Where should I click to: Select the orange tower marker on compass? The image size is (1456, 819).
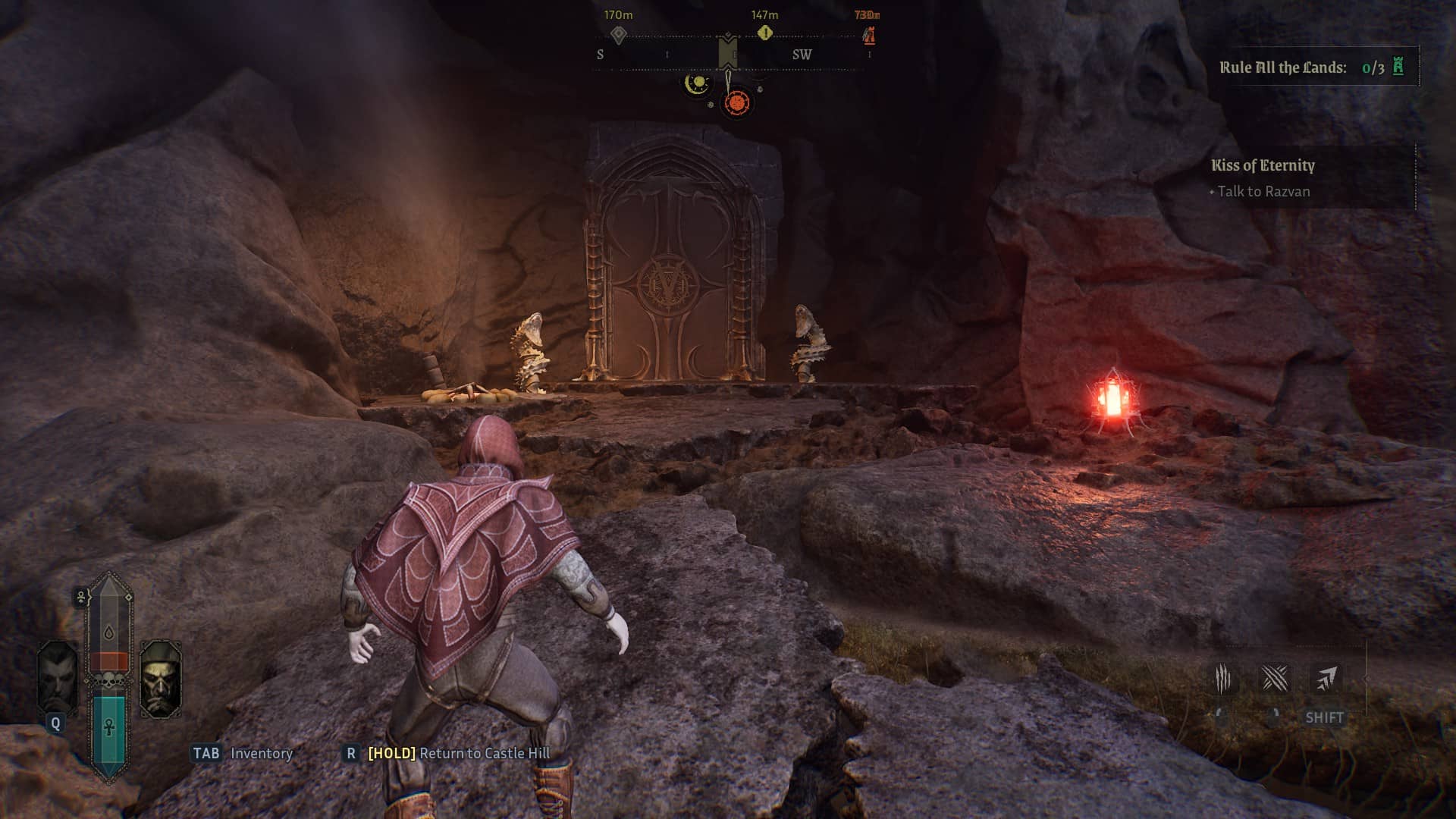(869, 35)
